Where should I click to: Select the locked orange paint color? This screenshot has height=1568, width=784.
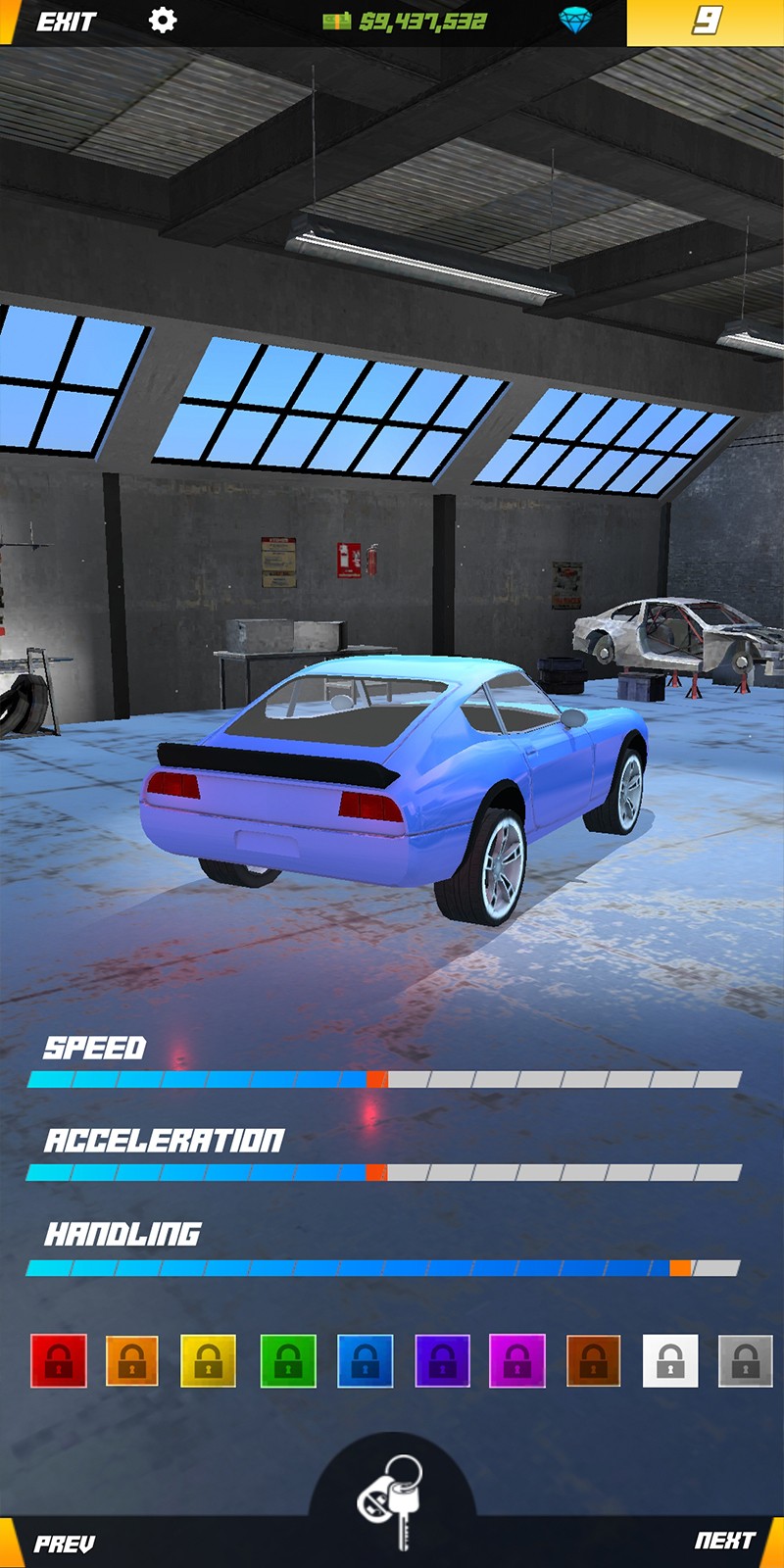click(132, 1360)
